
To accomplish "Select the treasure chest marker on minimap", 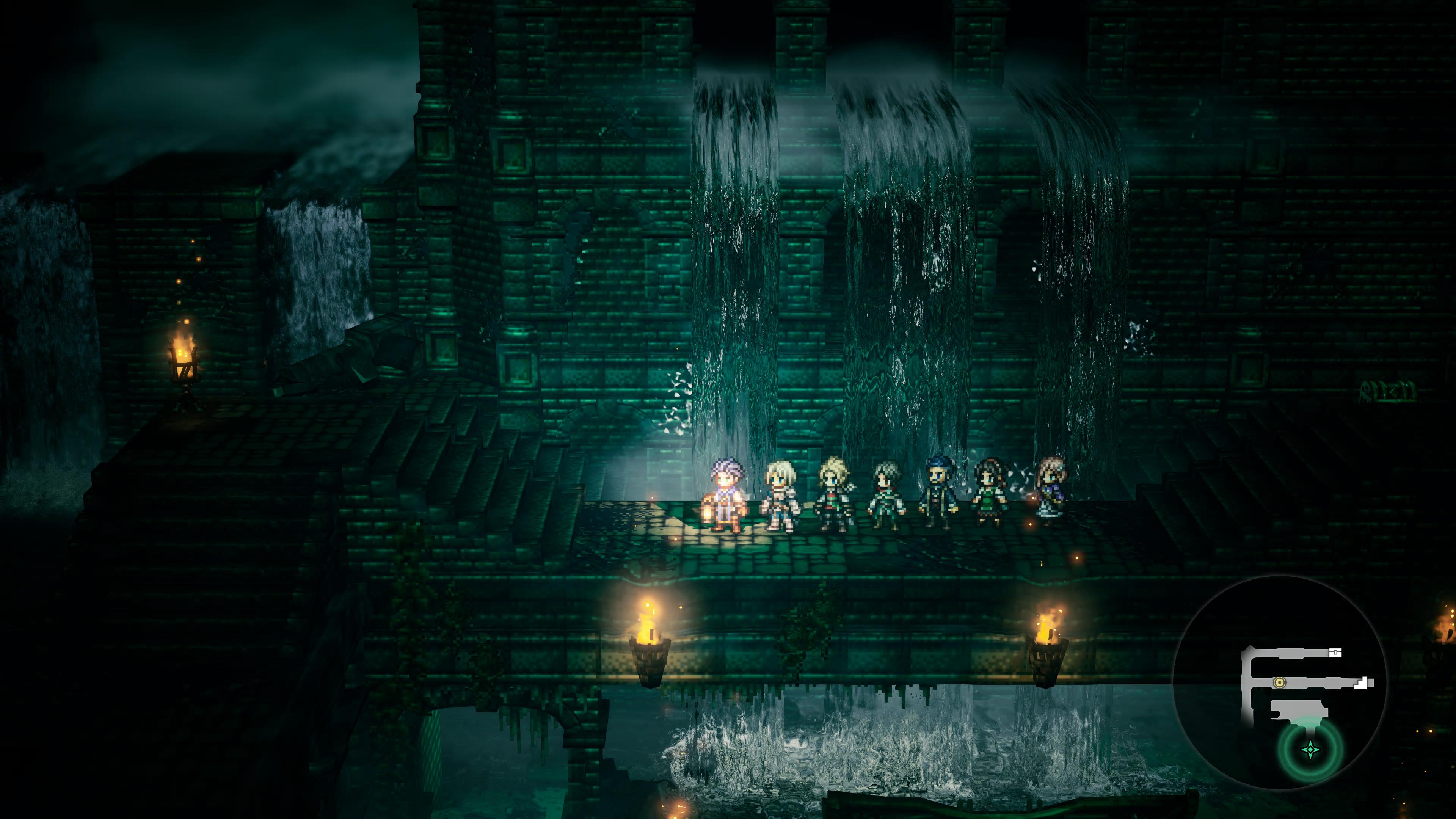I will (1335, 653).
